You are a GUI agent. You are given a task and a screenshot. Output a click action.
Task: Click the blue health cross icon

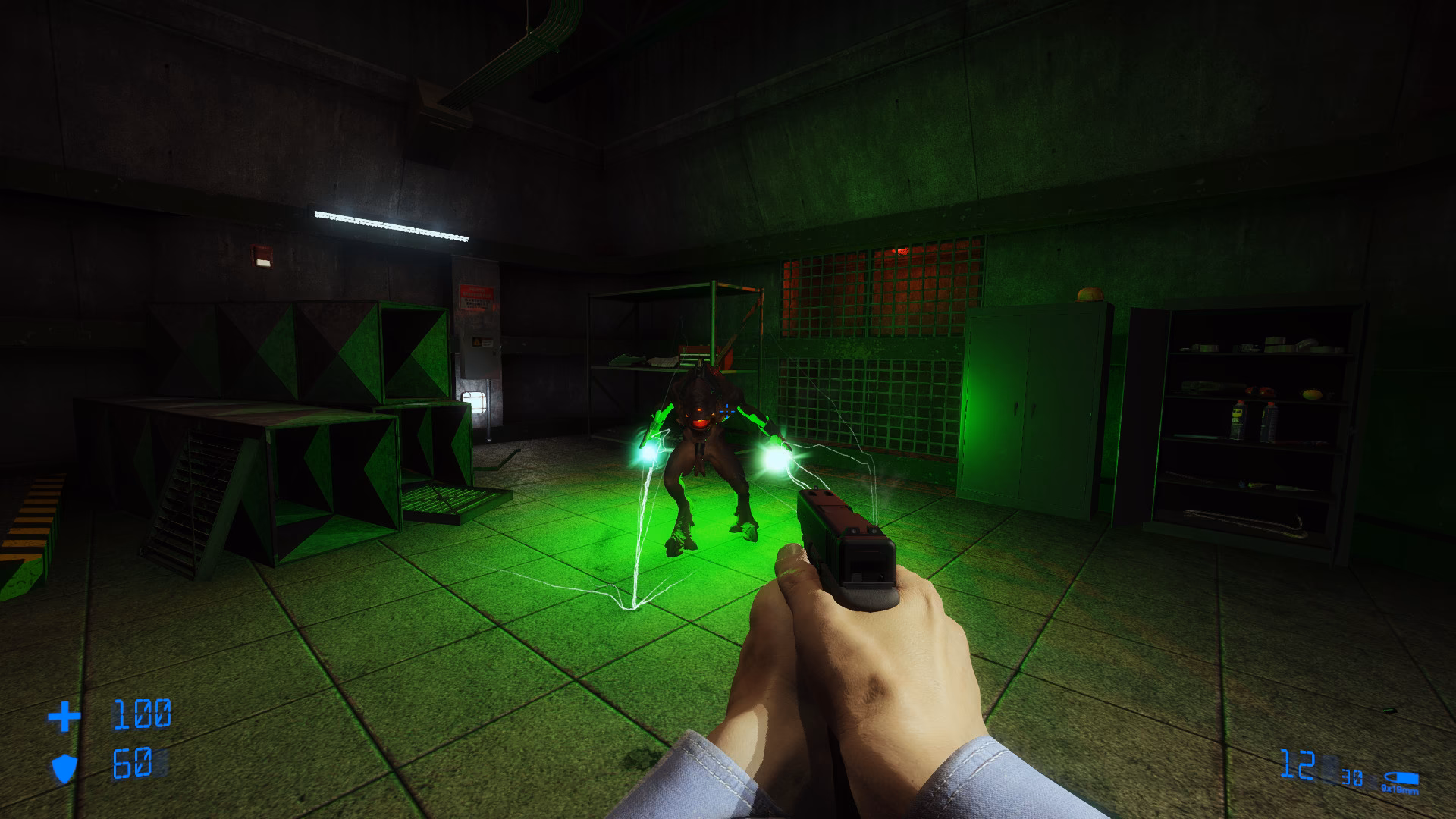coord(67,717)
